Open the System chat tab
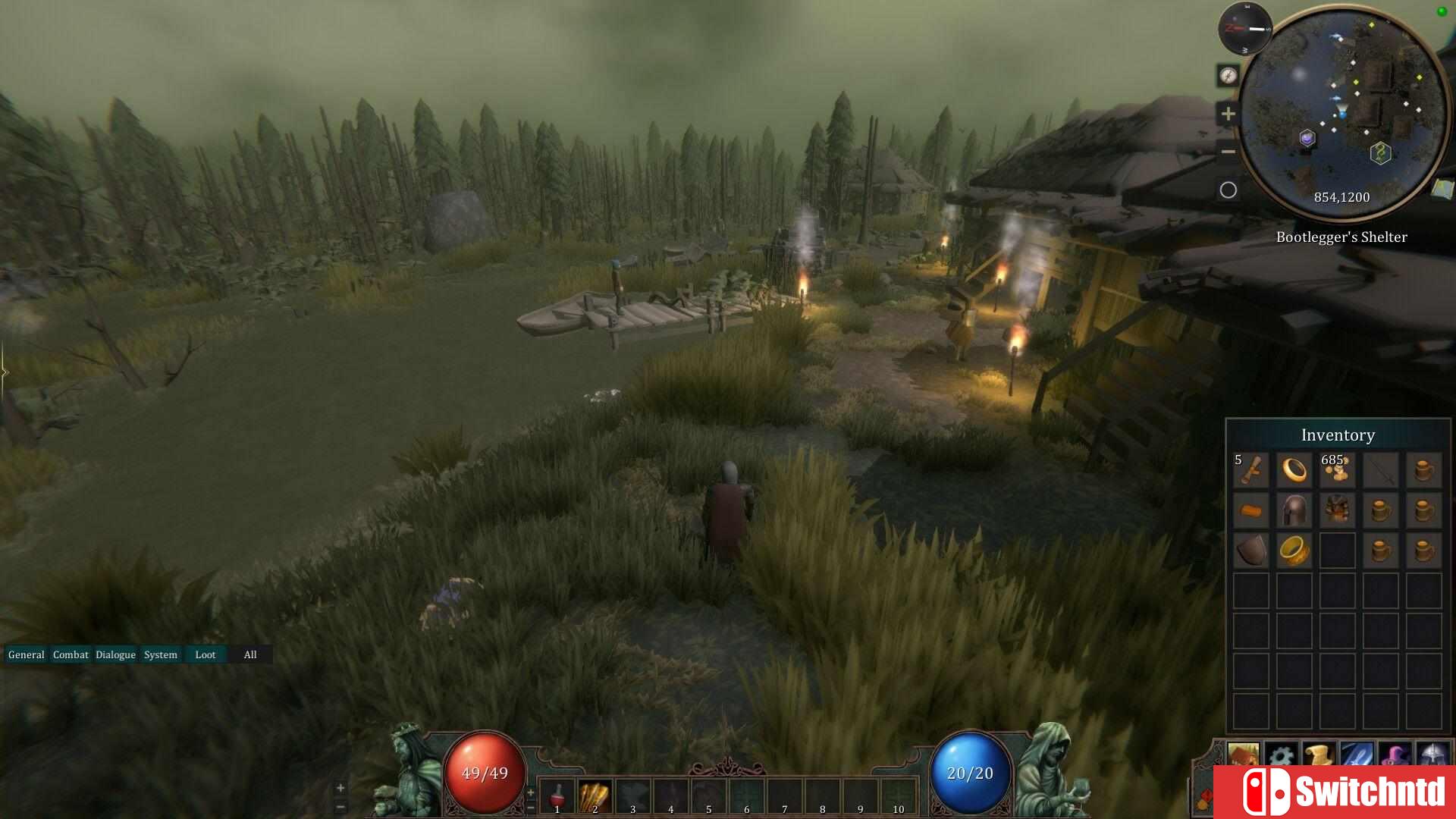This screenshot has width=1456, height=819. [x=160, y=654]
